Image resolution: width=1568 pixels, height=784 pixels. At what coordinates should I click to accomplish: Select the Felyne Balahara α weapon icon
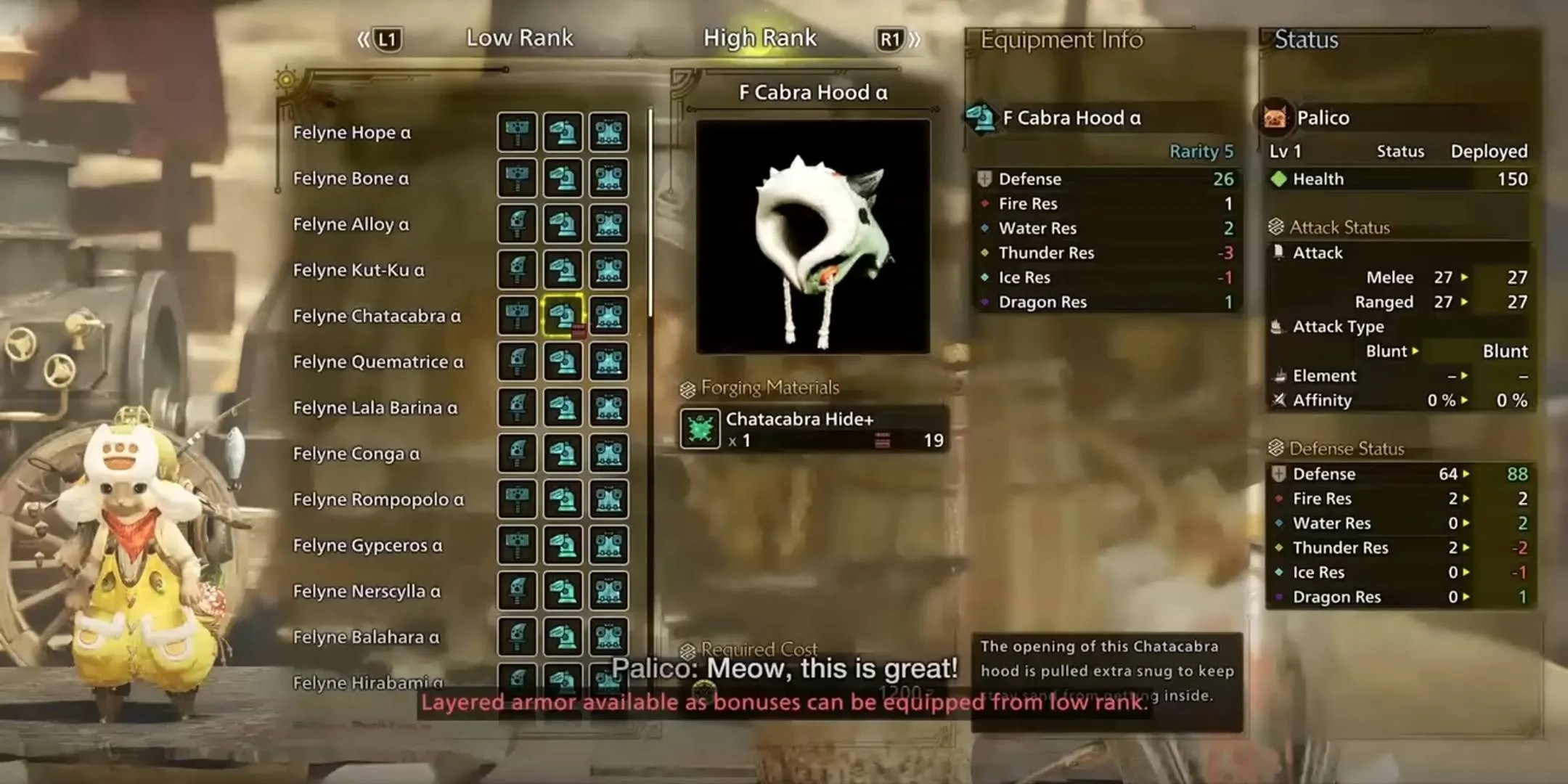click(518, 637)
